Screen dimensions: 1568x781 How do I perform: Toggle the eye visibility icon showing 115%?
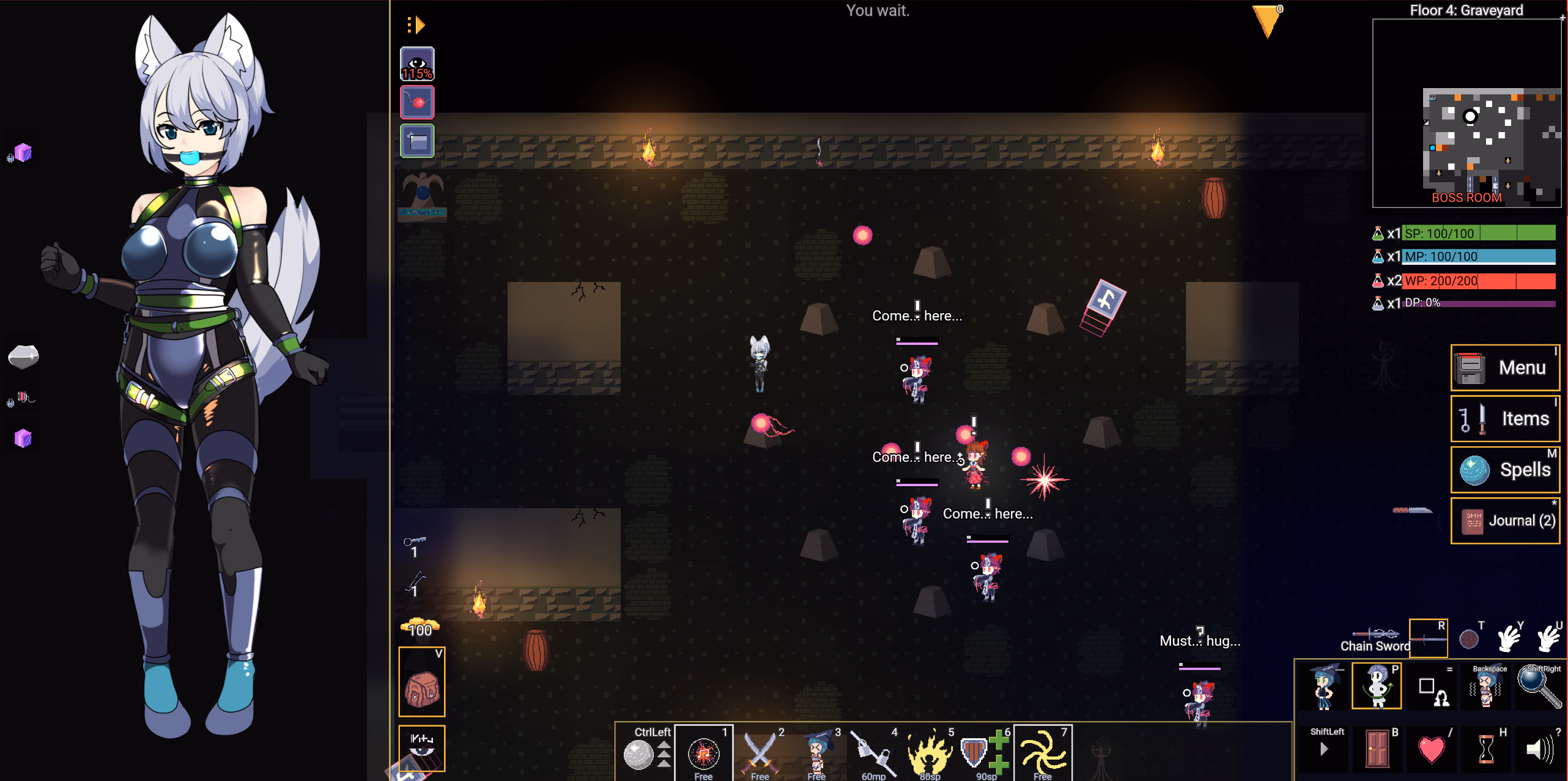[417, 62]
